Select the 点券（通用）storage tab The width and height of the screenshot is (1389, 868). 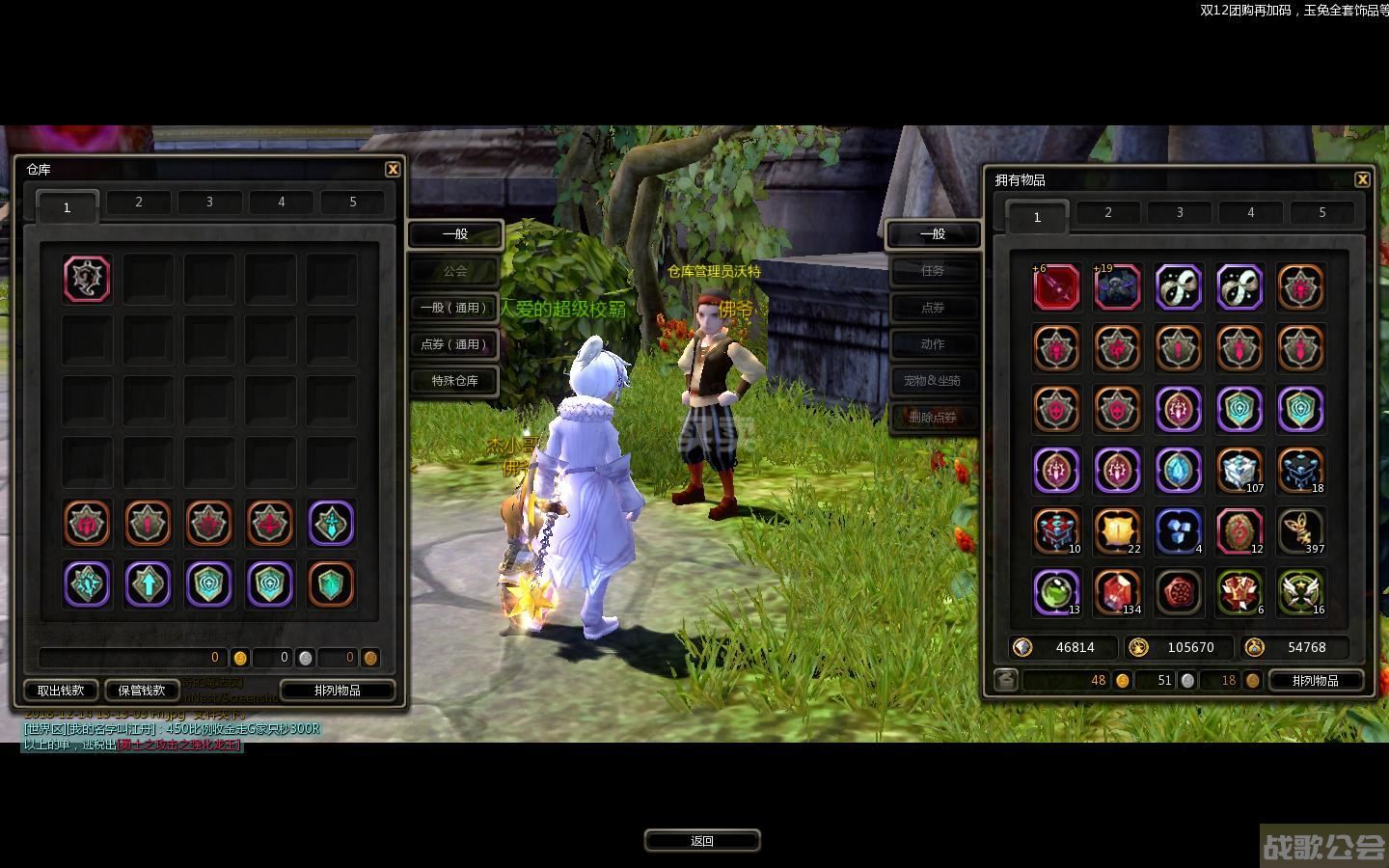(455, 344)
